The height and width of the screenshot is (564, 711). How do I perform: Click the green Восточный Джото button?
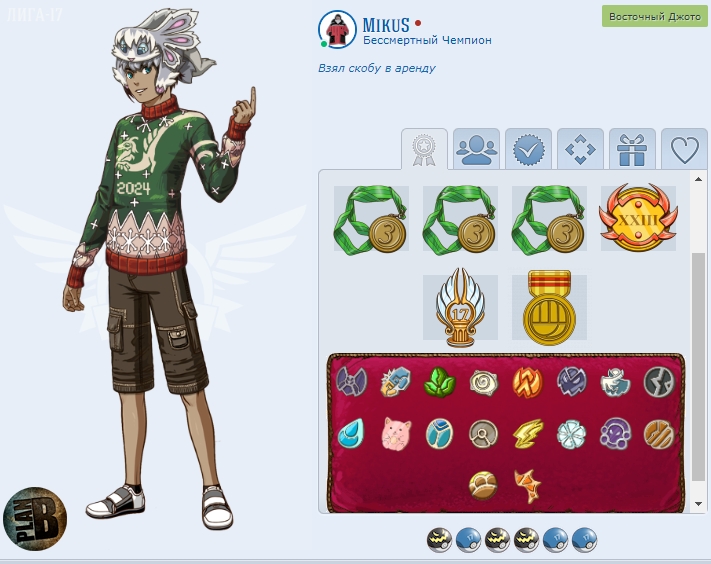click(655, 17)
